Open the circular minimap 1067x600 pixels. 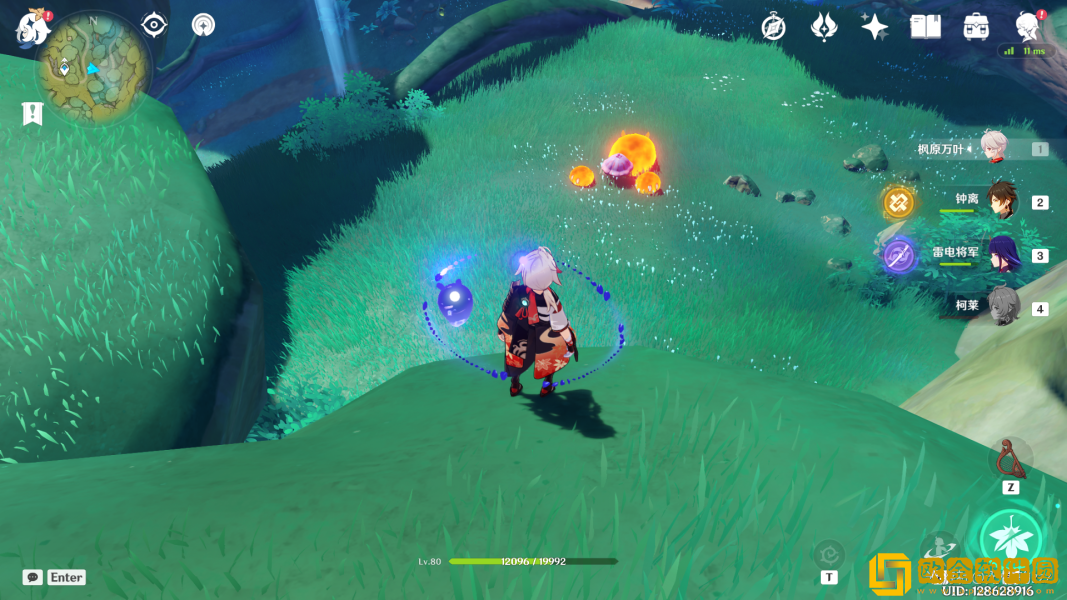94,69
